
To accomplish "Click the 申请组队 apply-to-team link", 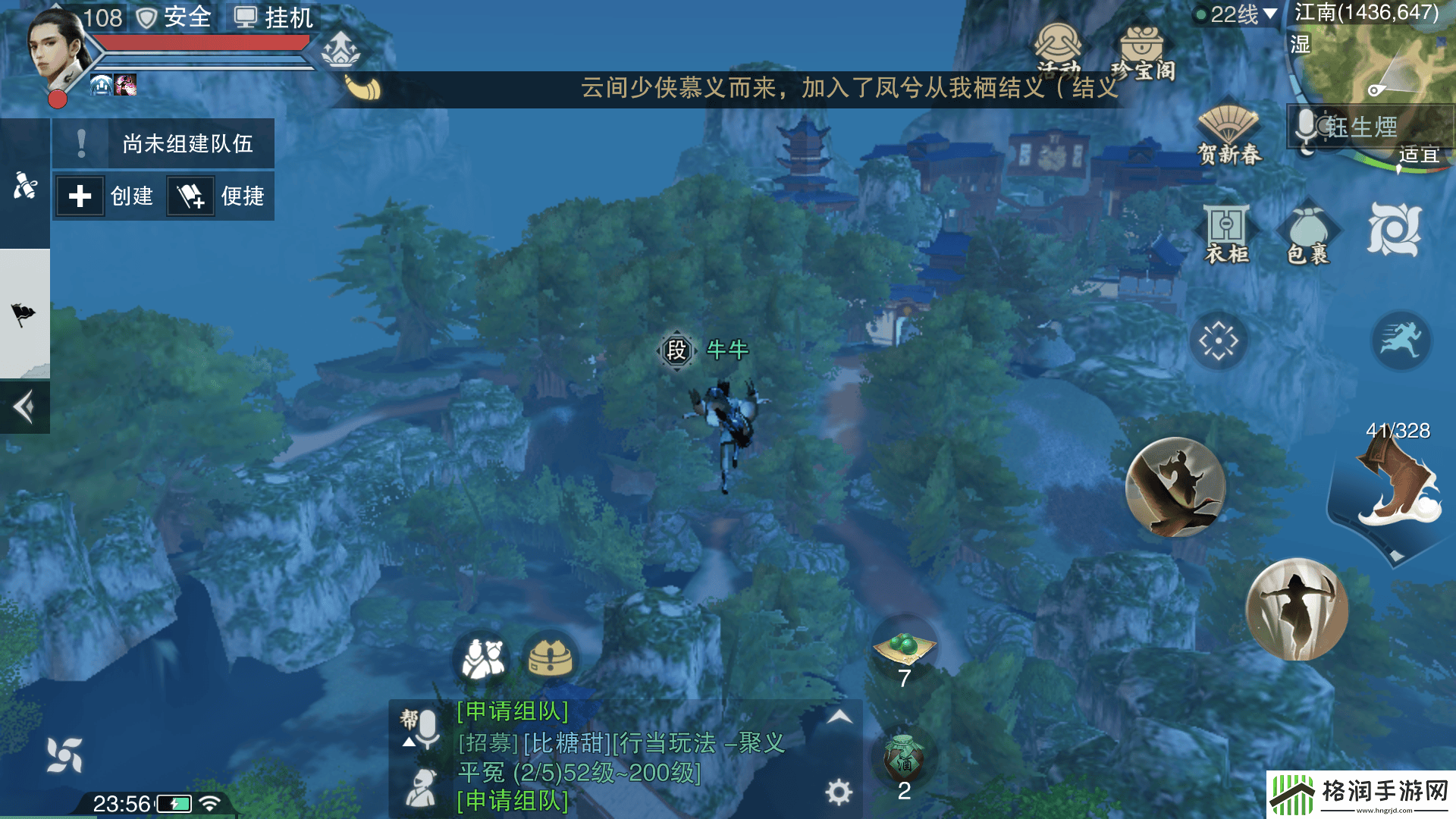I will coord(511,711).
